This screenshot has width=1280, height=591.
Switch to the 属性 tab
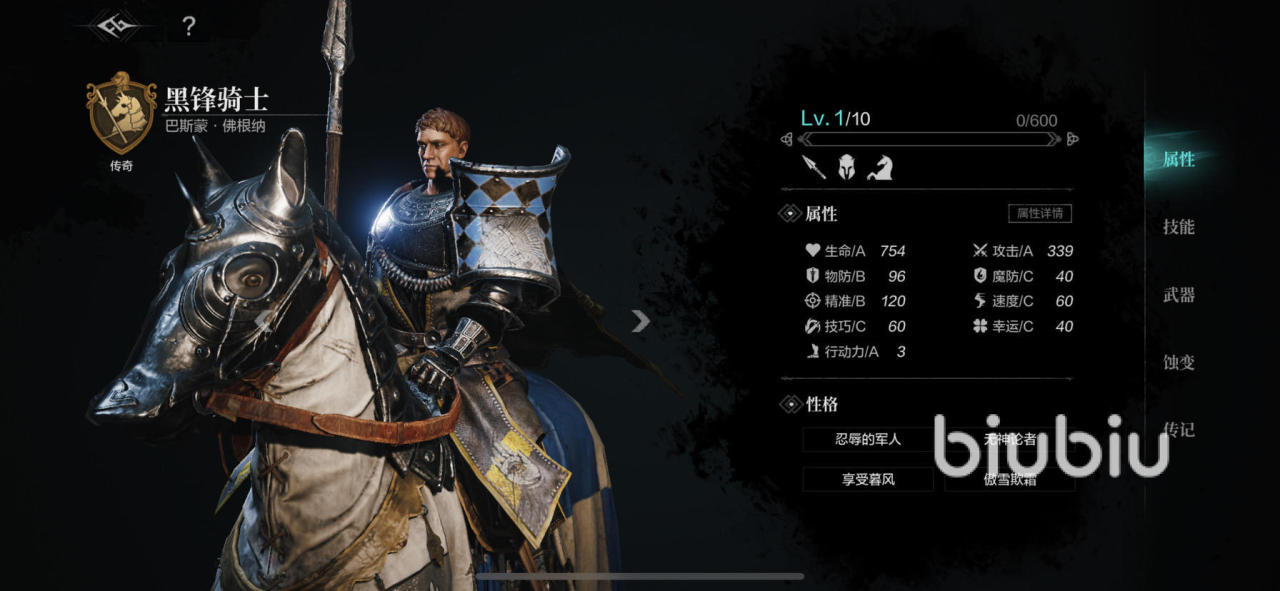(x=1179, y=159)
